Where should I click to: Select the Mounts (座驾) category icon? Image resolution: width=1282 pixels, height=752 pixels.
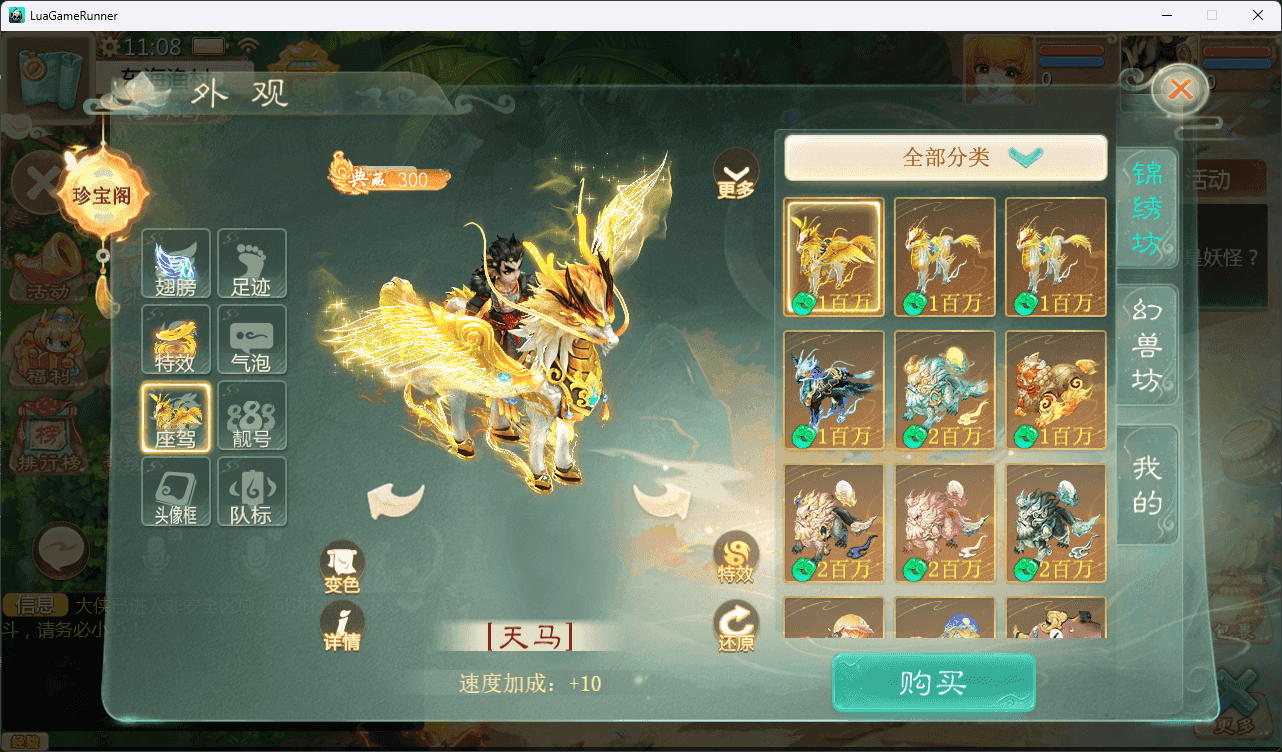175,416
